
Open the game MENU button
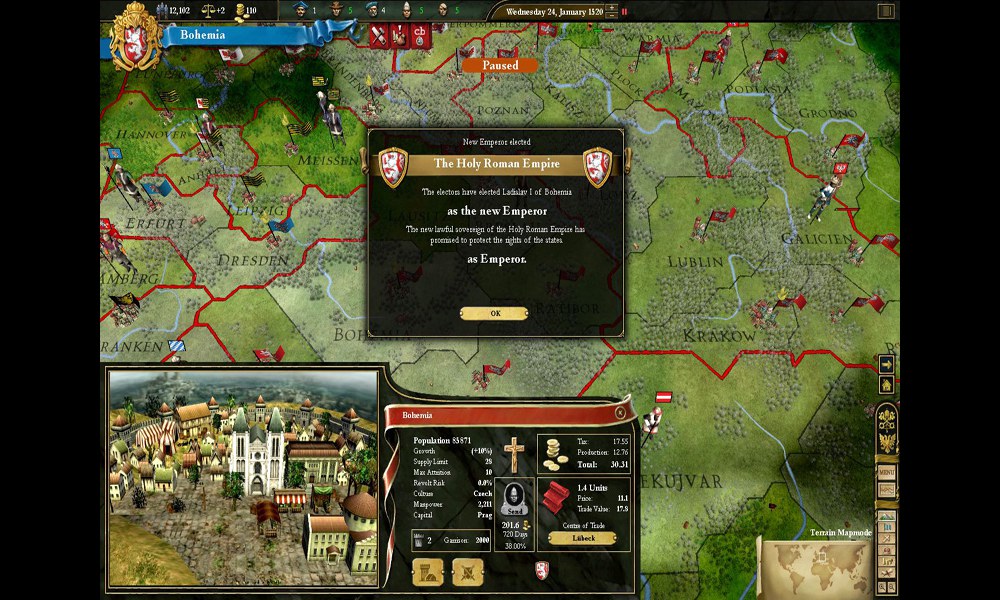pos(886,470)
